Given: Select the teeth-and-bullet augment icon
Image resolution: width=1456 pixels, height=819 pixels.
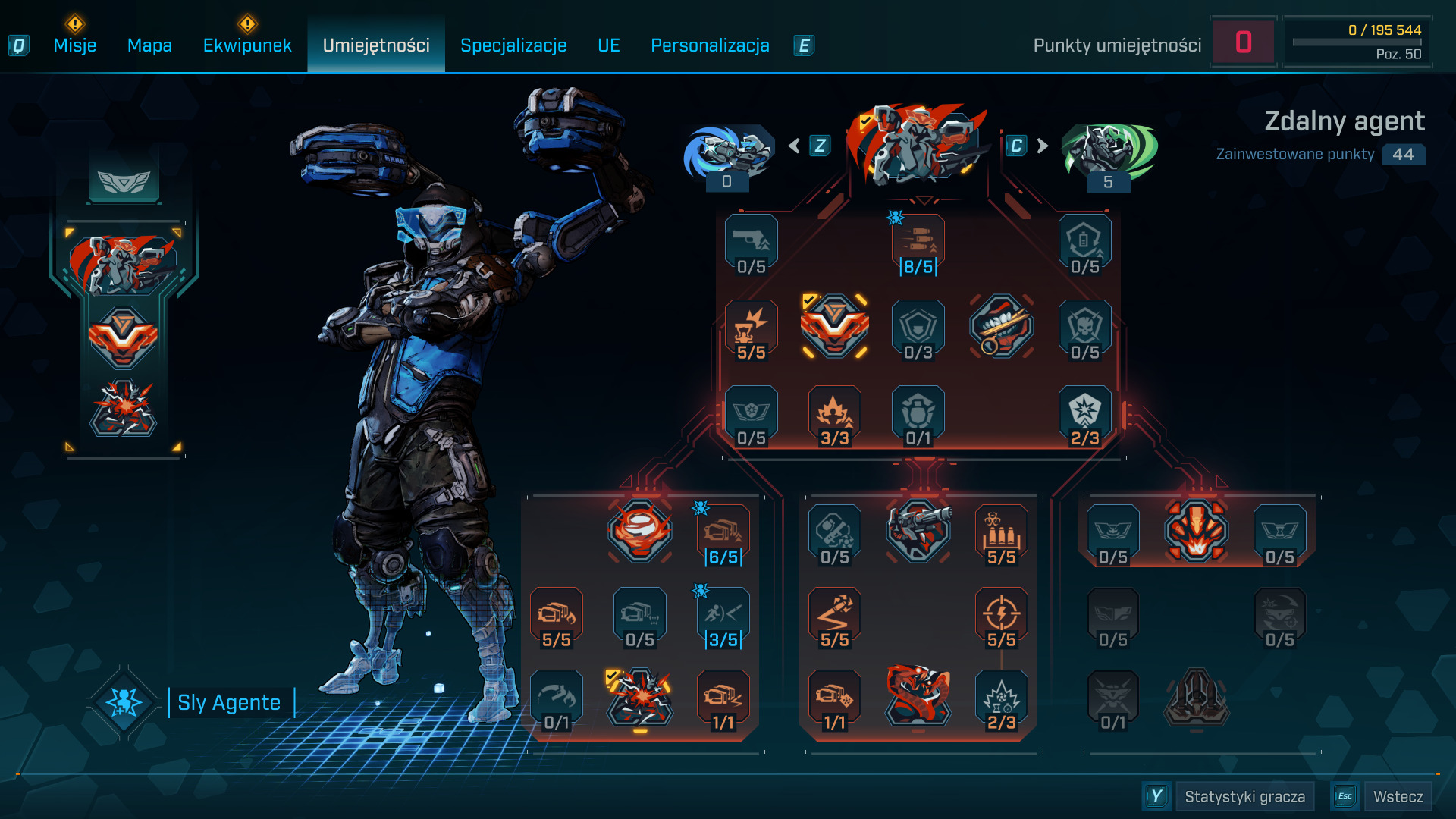Looking at the screenshot, I should 1001,326.
